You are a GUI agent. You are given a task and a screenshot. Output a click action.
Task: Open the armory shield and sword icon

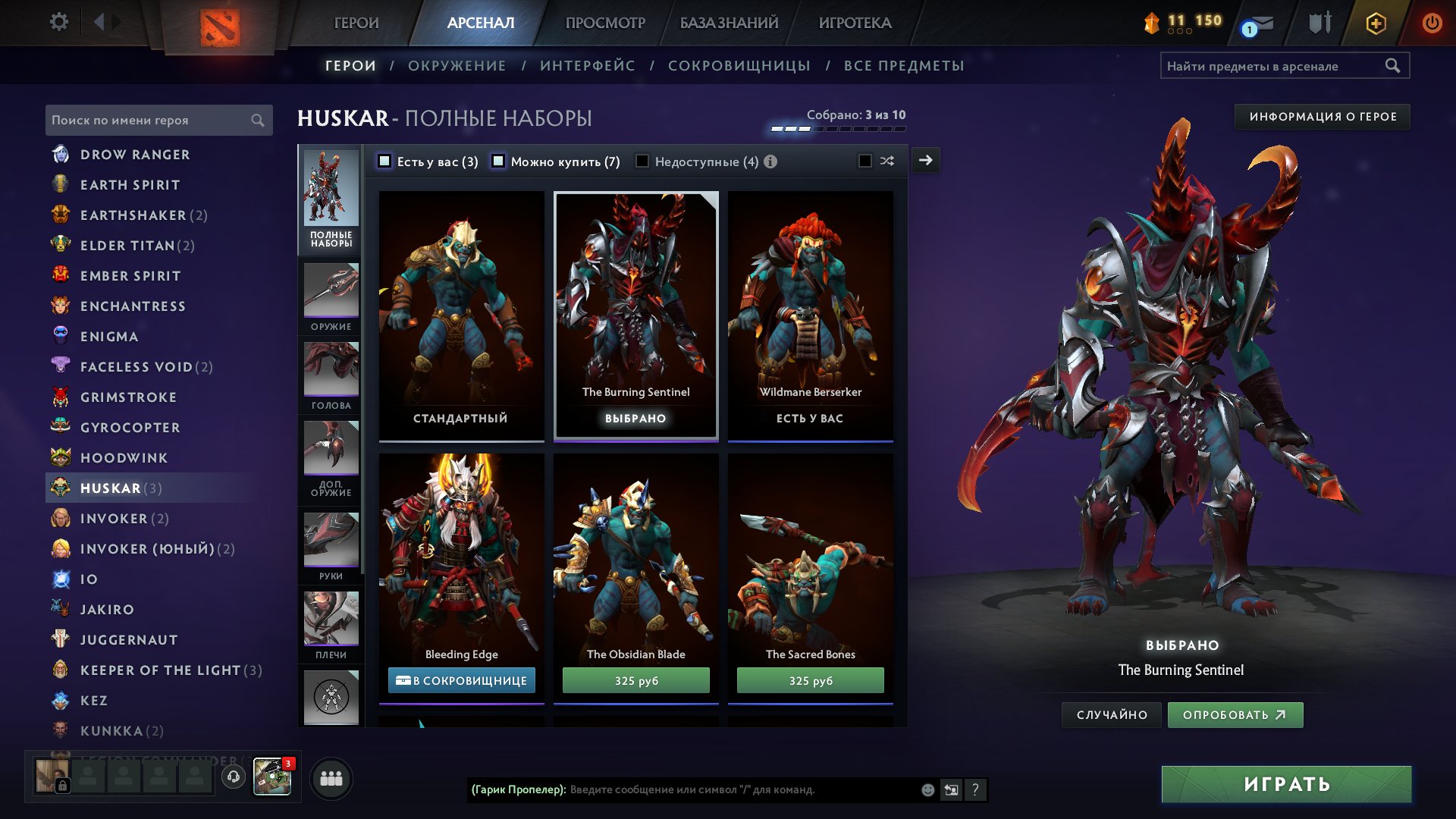click(x=1319, y=24)
